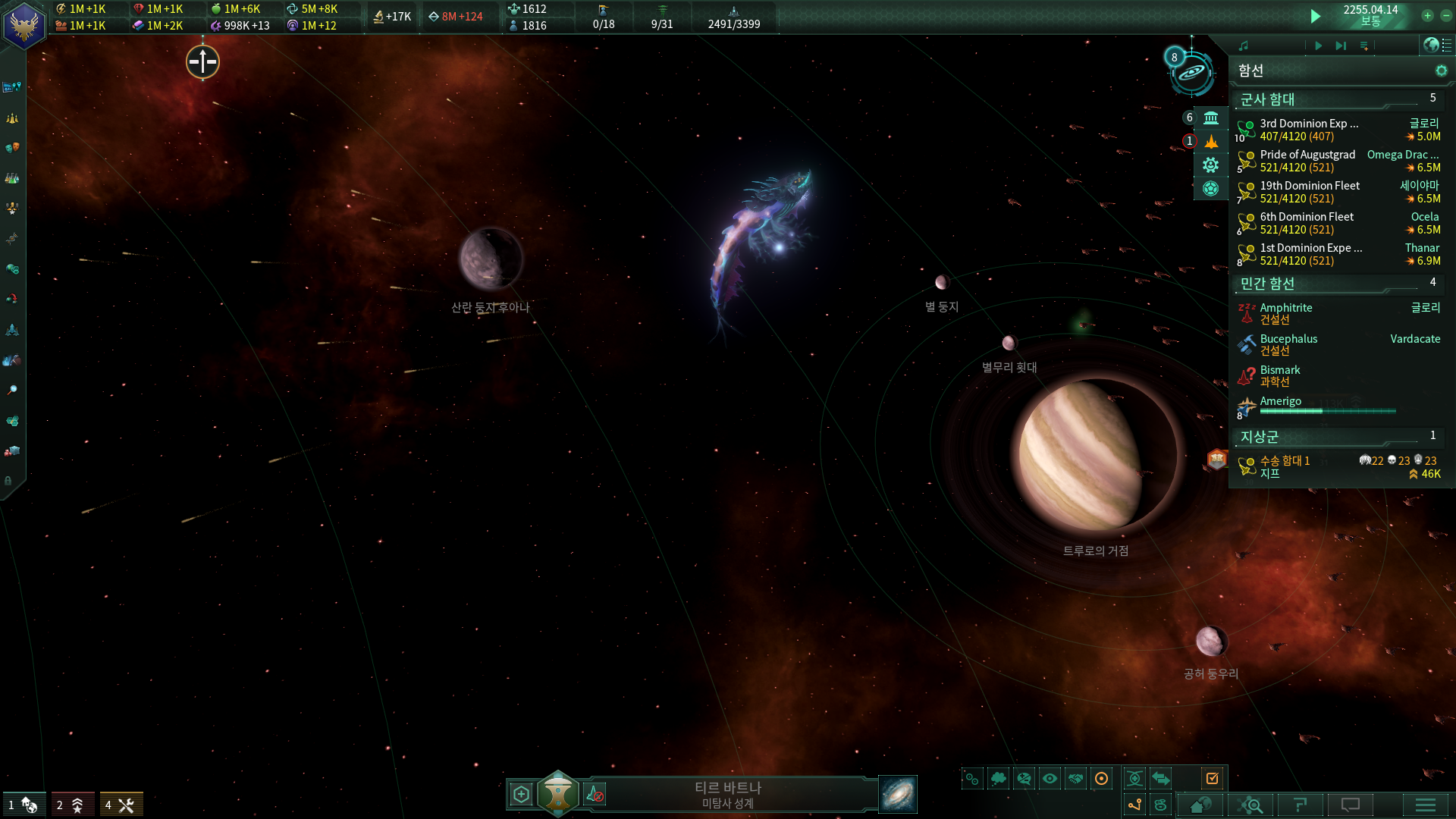Open the chat speech bubble window
This screenshot has width=1456, height=819.
pyautogui.click(x=1351, y=805)
